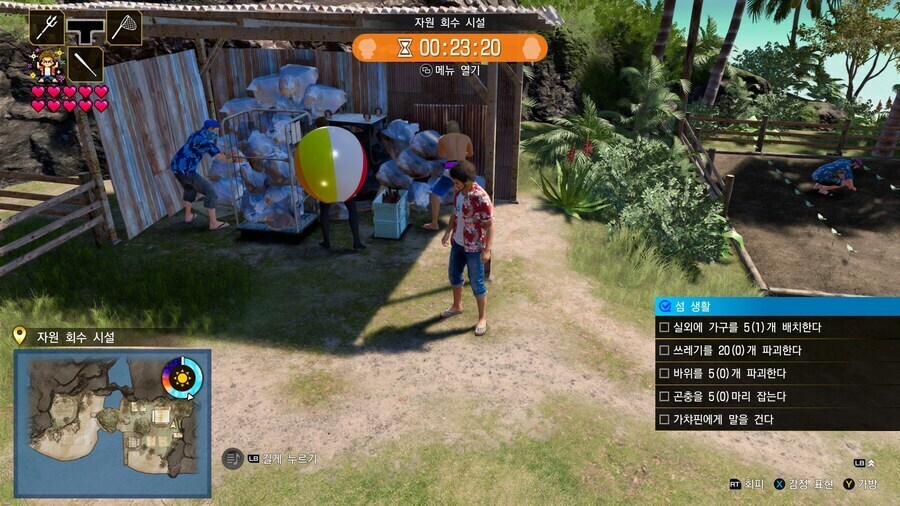This screenshot has height=506, width=900.
Task: Click the day-night sun clock dial
Action: pos(182,378)
